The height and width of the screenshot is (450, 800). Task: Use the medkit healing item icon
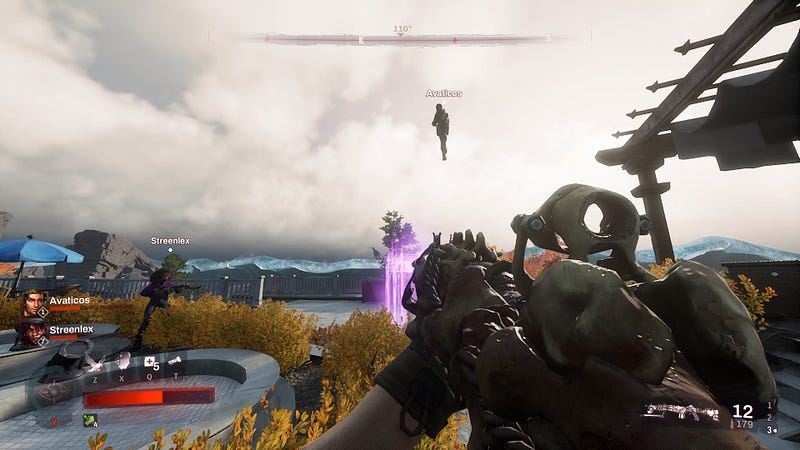(x=150, y=362)
